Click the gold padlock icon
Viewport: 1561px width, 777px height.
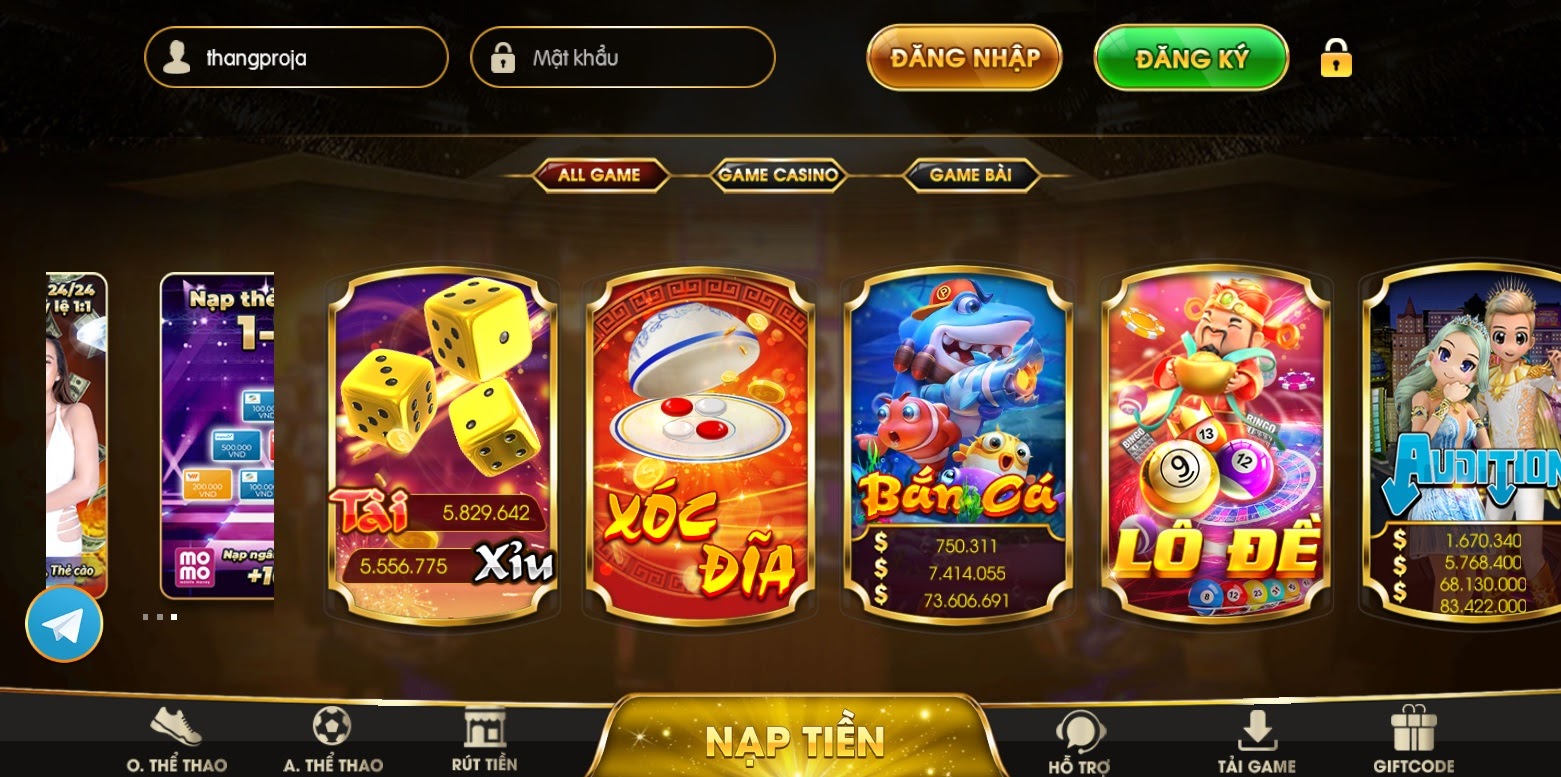point(1336,58)
